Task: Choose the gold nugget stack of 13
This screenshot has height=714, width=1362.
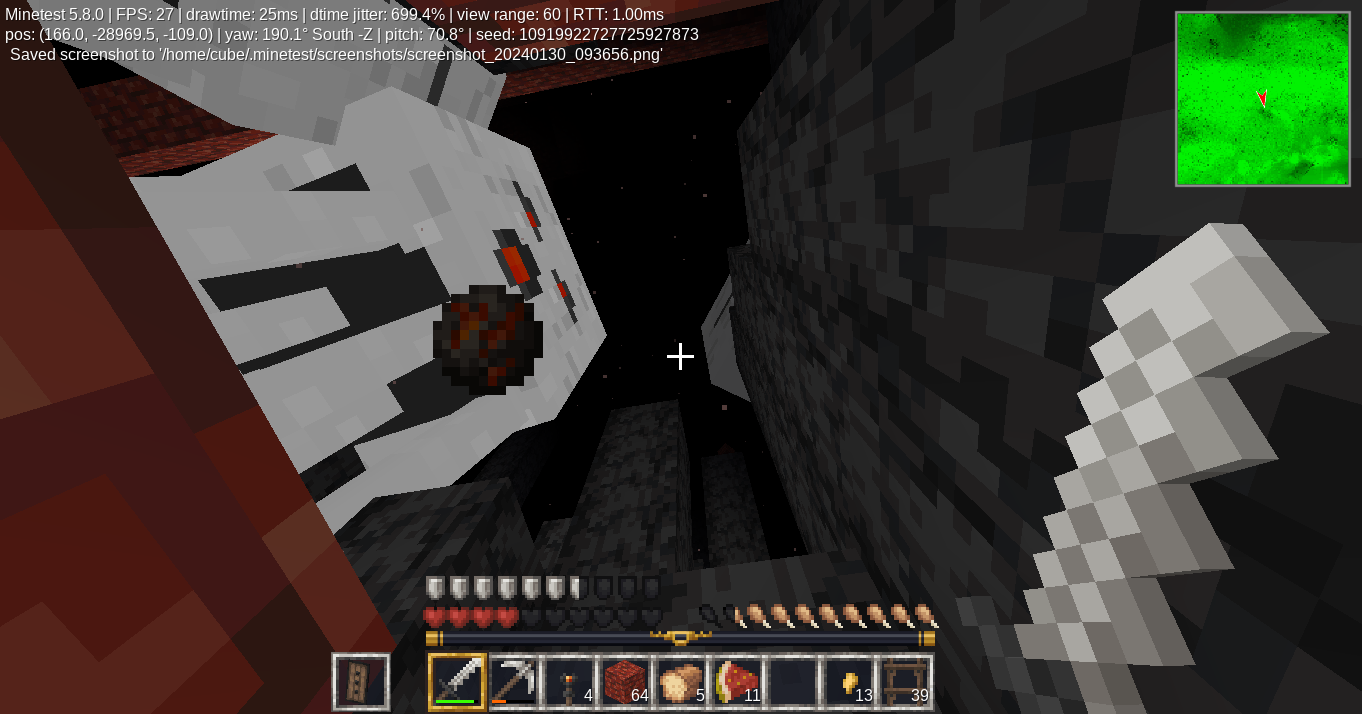Action: click(x=849, y=682)
